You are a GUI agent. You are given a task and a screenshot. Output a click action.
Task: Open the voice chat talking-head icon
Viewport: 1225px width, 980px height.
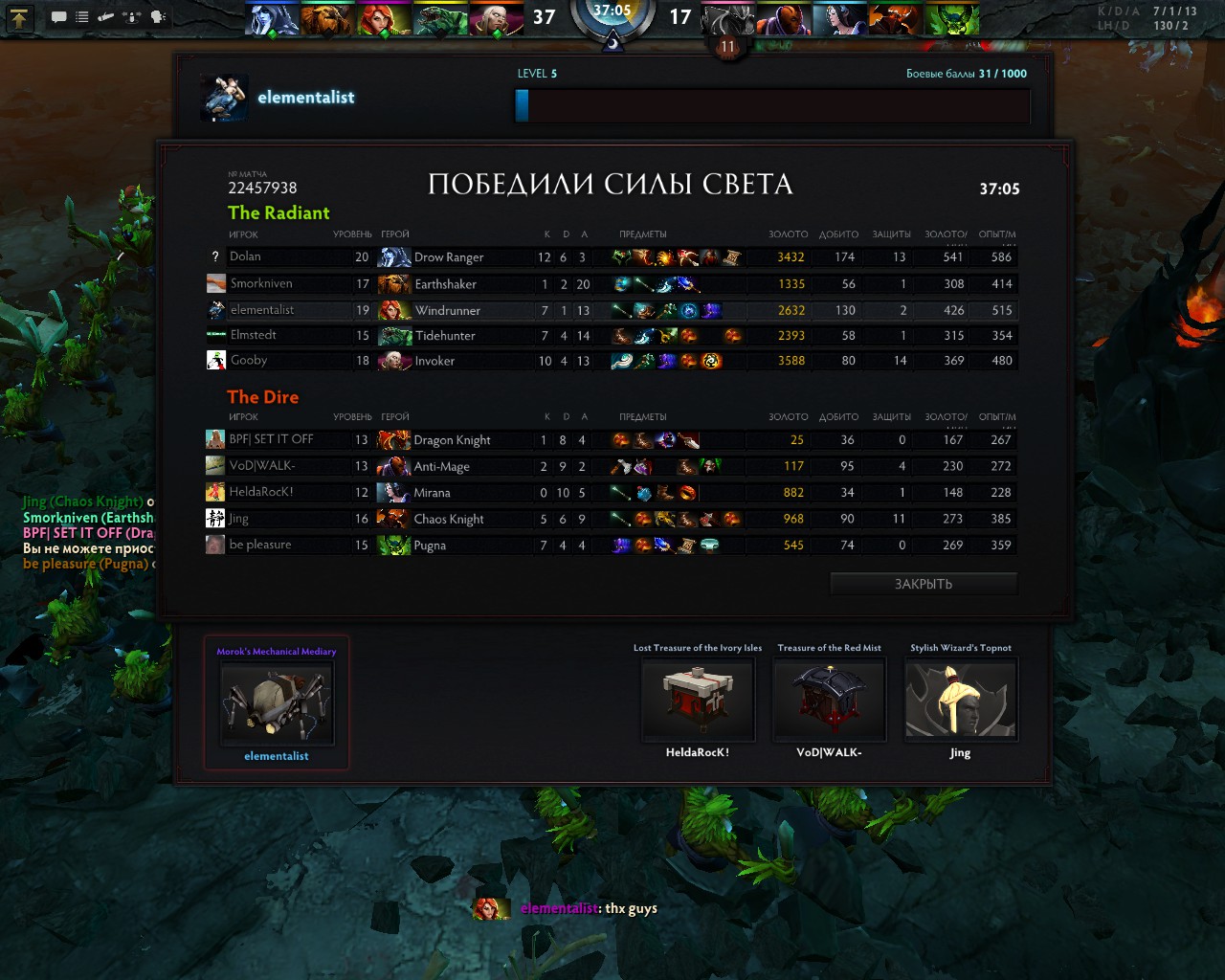click(x=159, y=16)
